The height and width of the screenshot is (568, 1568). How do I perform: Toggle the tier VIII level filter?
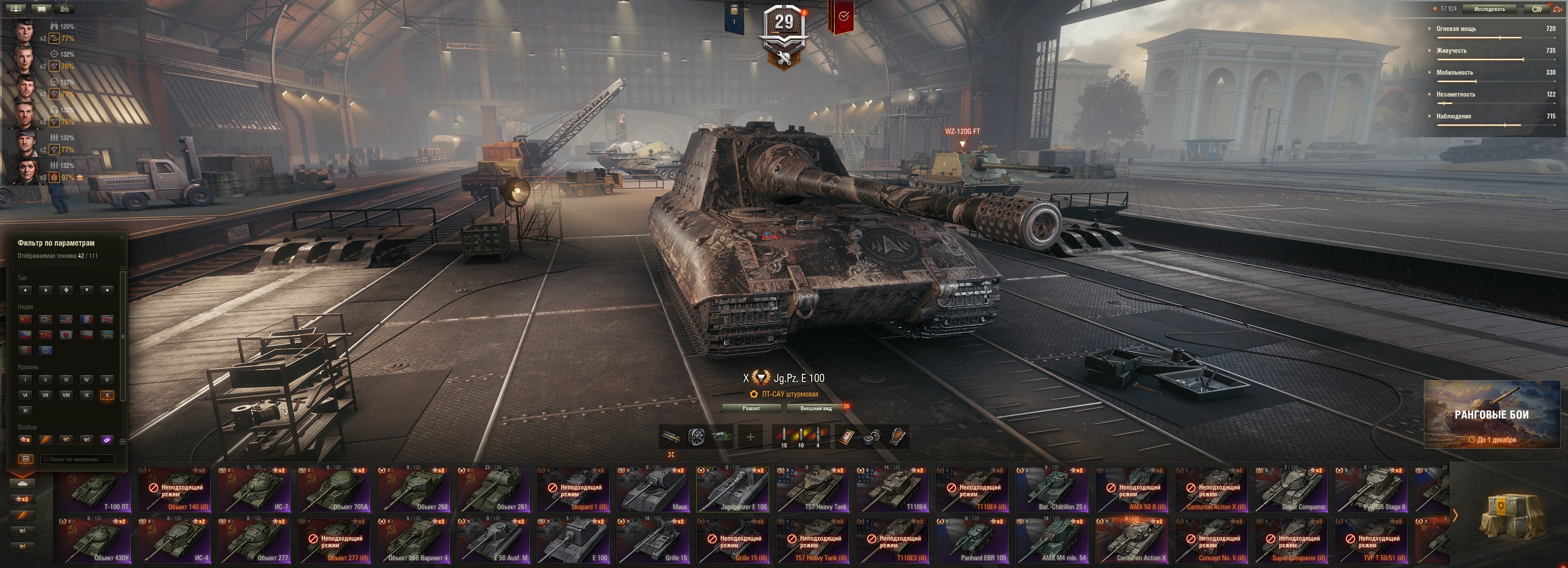point(66,395)
